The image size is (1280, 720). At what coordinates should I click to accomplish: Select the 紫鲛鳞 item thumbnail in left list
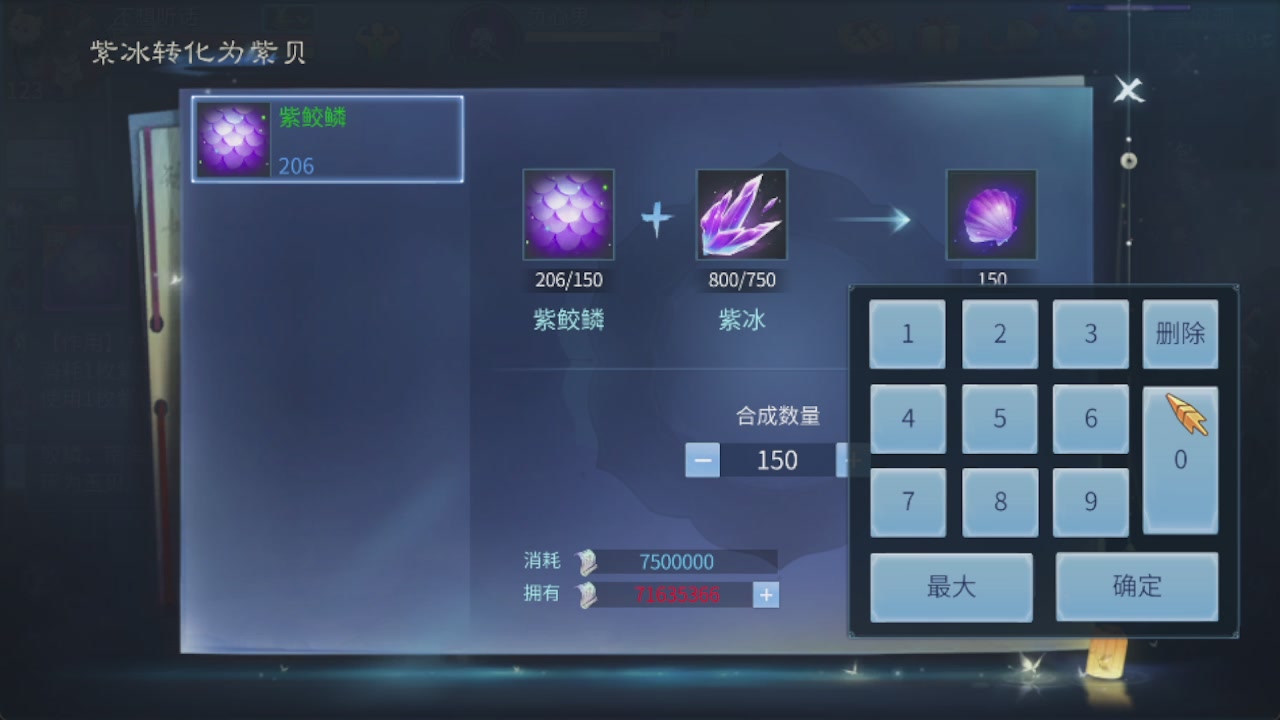click(x=232, y=139)
